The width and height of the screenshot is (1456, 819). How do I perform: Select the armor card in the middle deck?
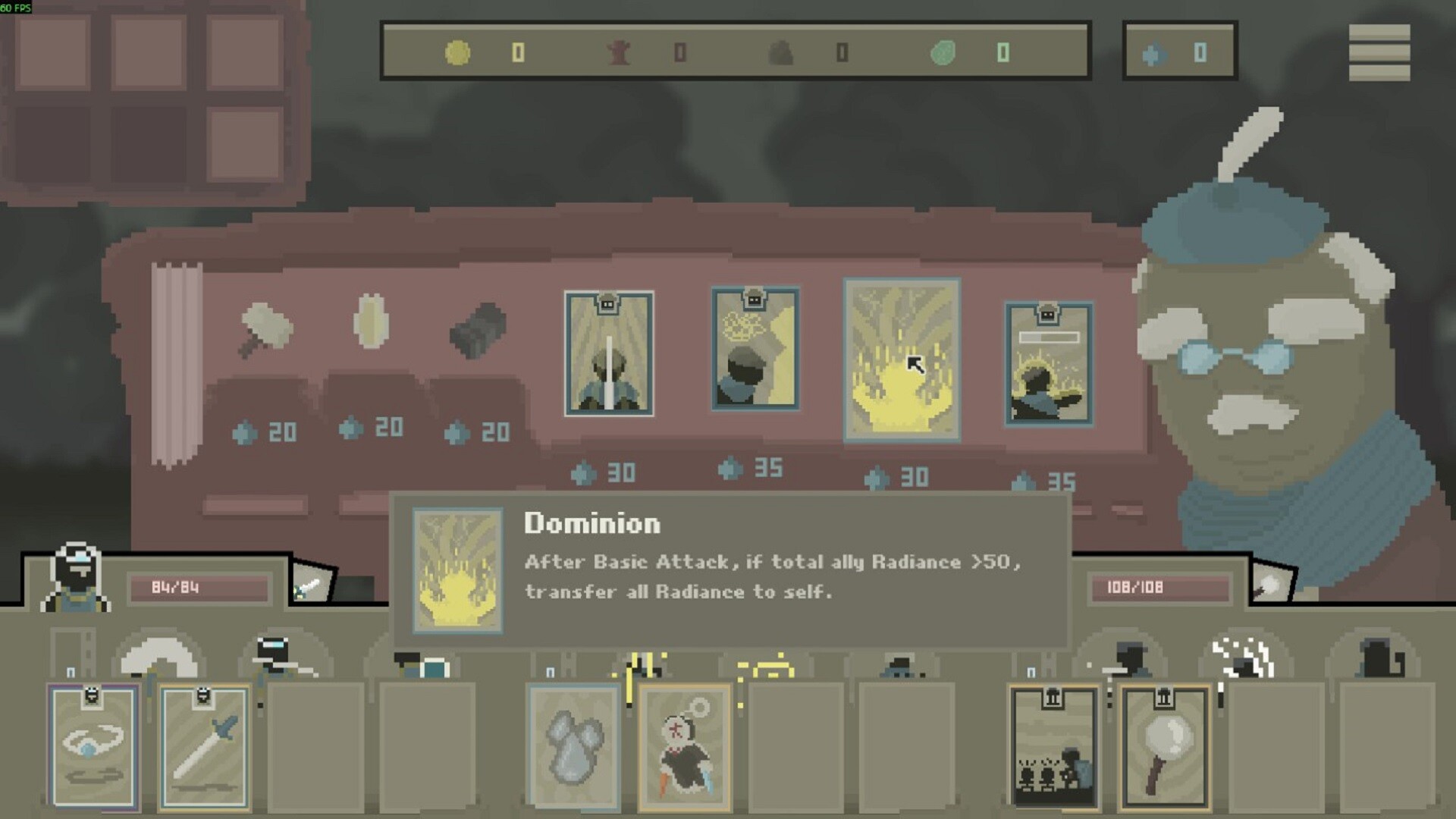click(x=574, y=747)
